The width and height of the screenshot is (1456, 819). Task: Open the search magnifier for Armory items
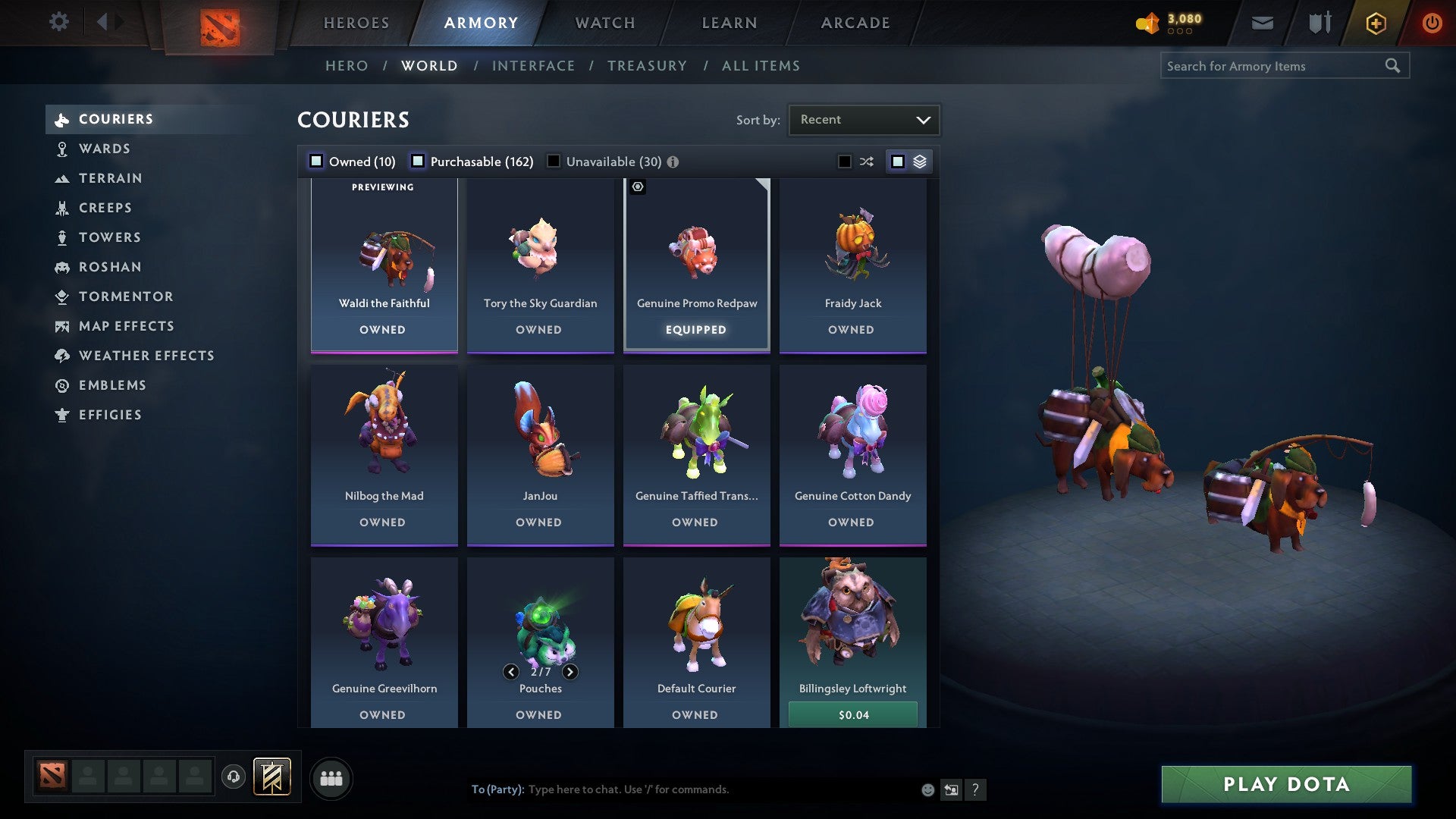(x=1394, y=66)
